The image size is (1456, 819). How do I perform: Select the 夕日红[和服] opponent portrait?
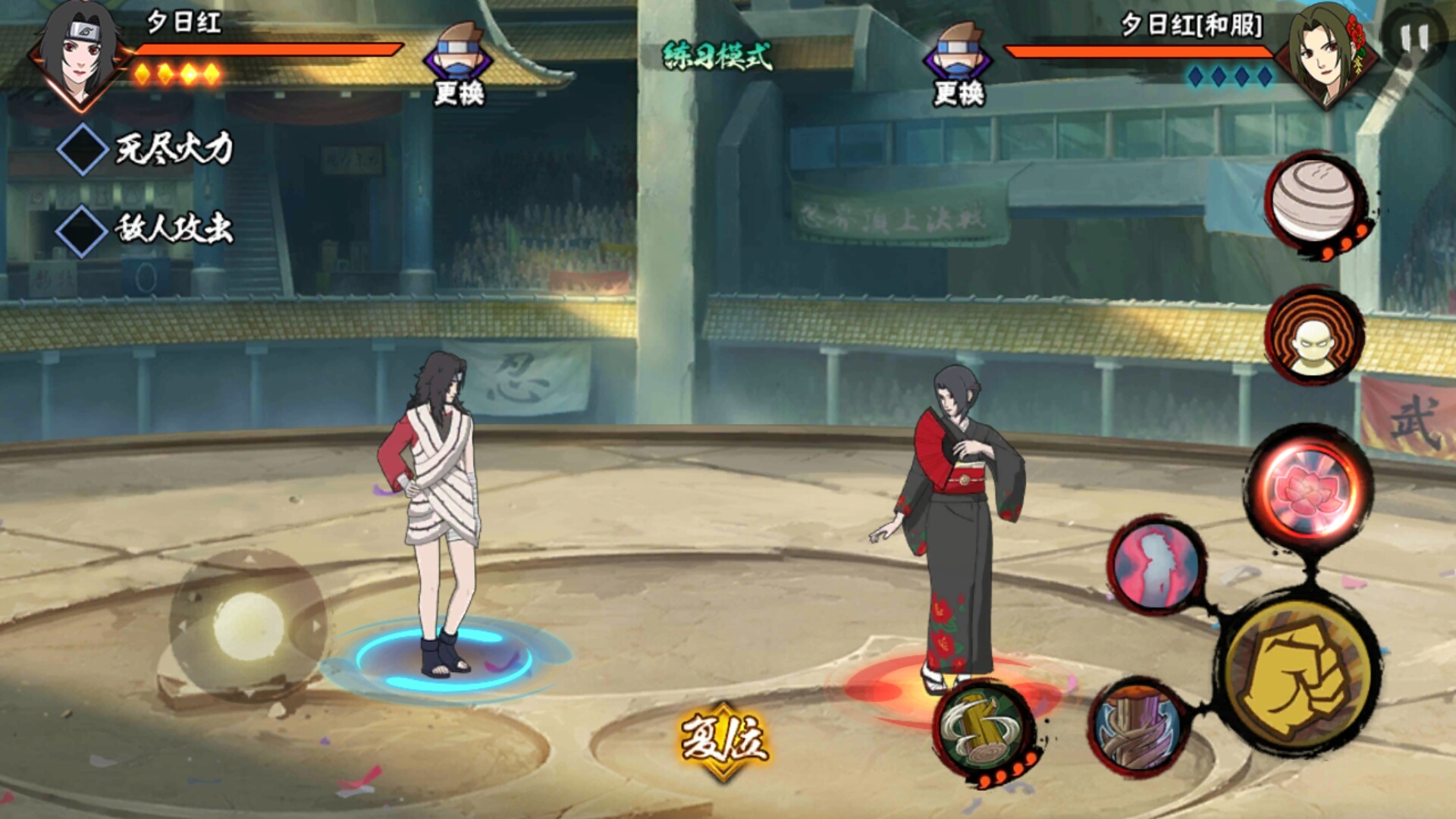[1326, 53]
